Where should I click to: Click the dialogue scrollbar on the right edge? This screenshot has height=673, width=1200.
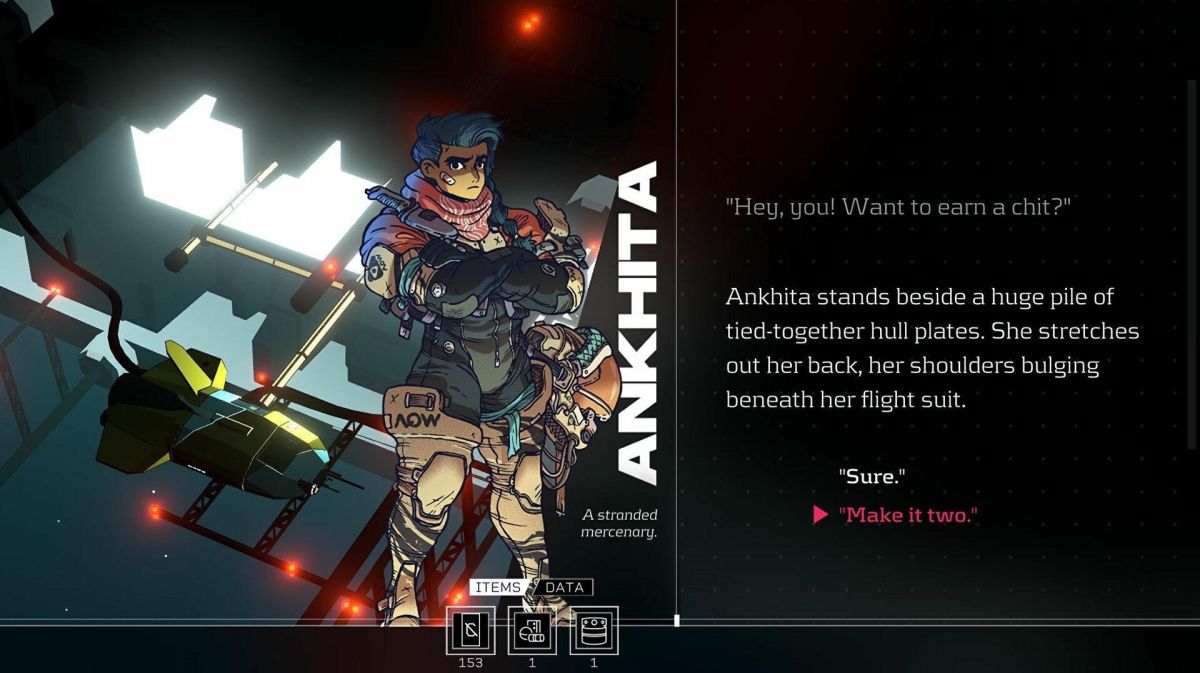point(1190,265)
